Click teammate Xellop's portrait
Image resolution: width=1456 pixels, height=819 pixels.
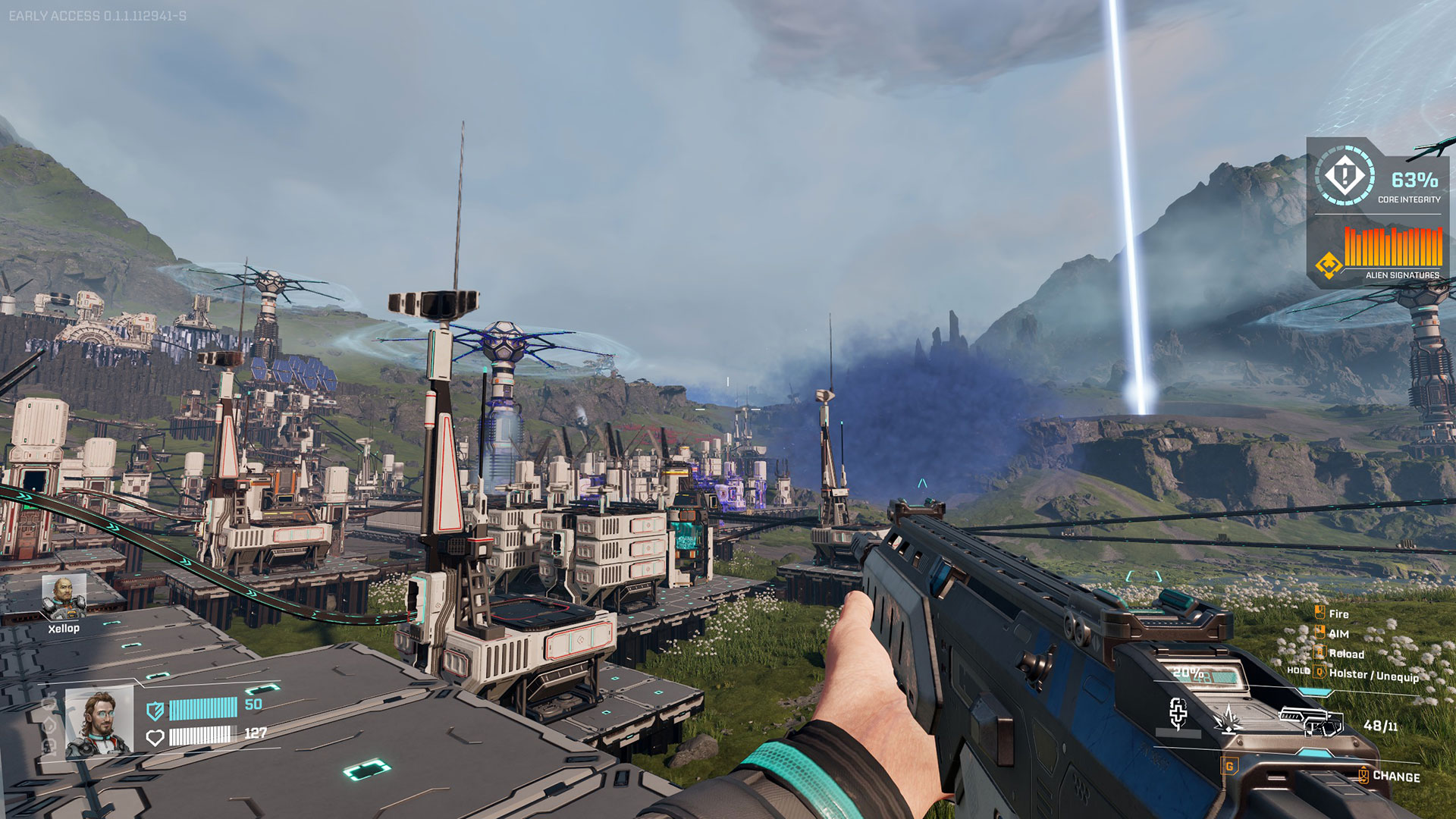[x=64, y=596]
